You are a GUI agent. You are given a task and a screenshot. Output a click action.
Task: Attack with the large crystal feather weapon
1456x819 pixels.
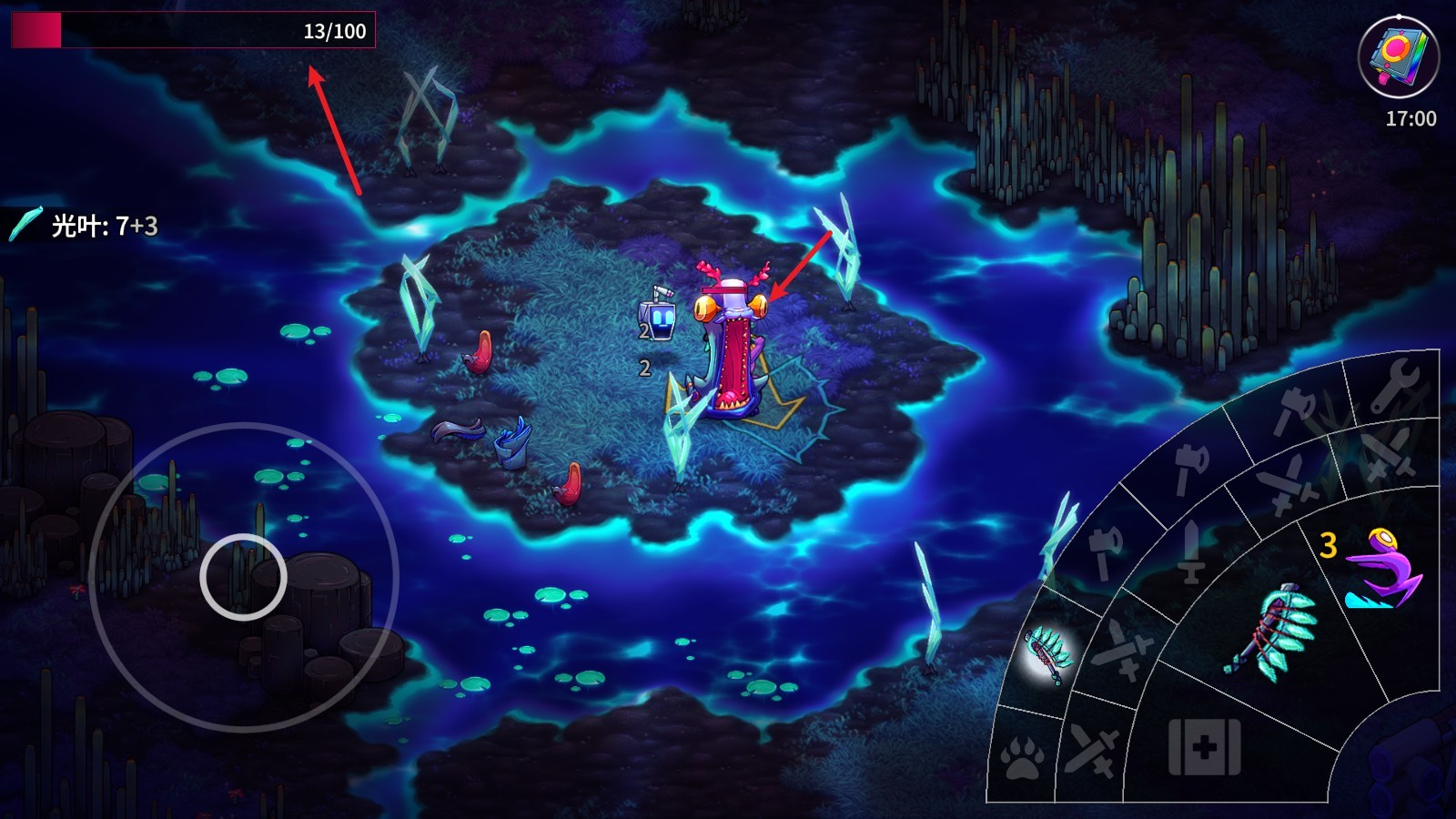pos(1272,633)
